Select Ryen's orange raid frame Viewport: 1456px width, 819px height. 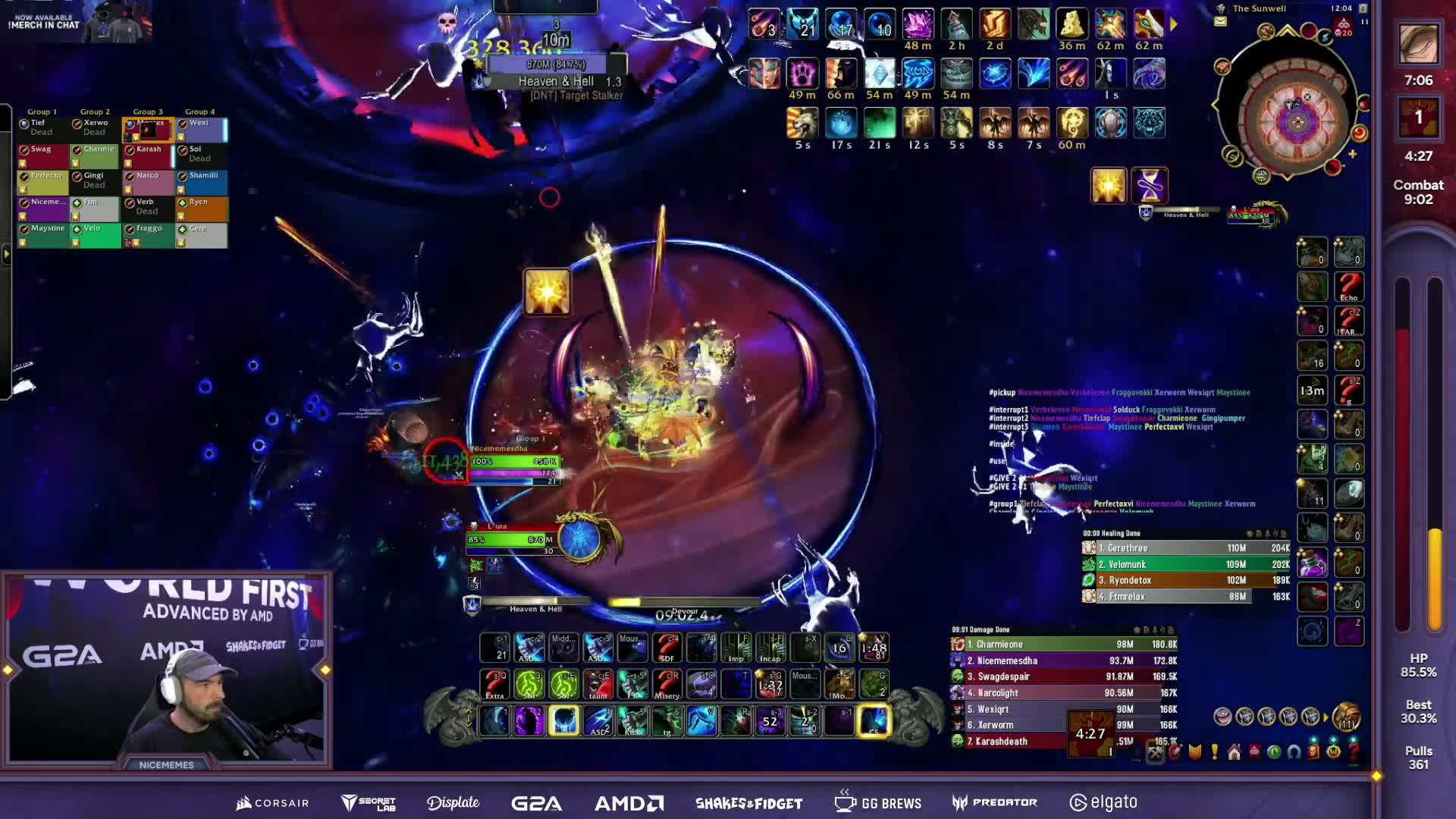pyautogui.click(x=202, y=209)
